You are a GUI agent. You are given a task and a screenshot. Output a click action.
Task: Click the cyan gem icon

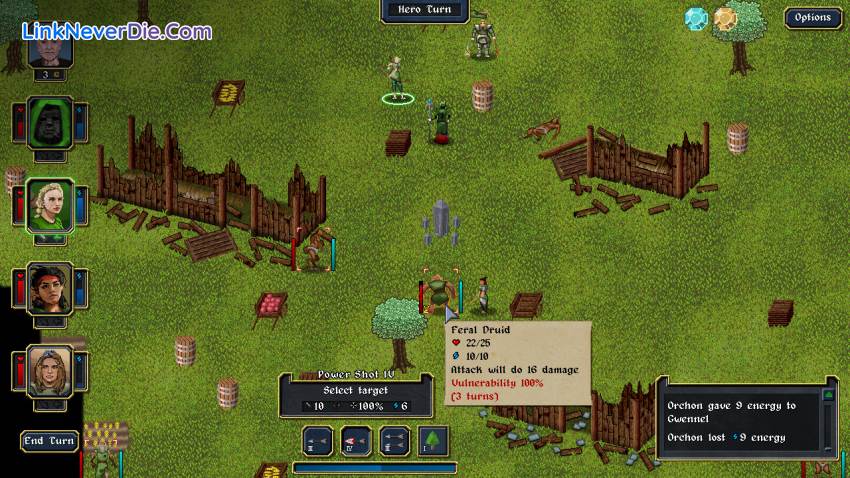[x=696, y=18]
